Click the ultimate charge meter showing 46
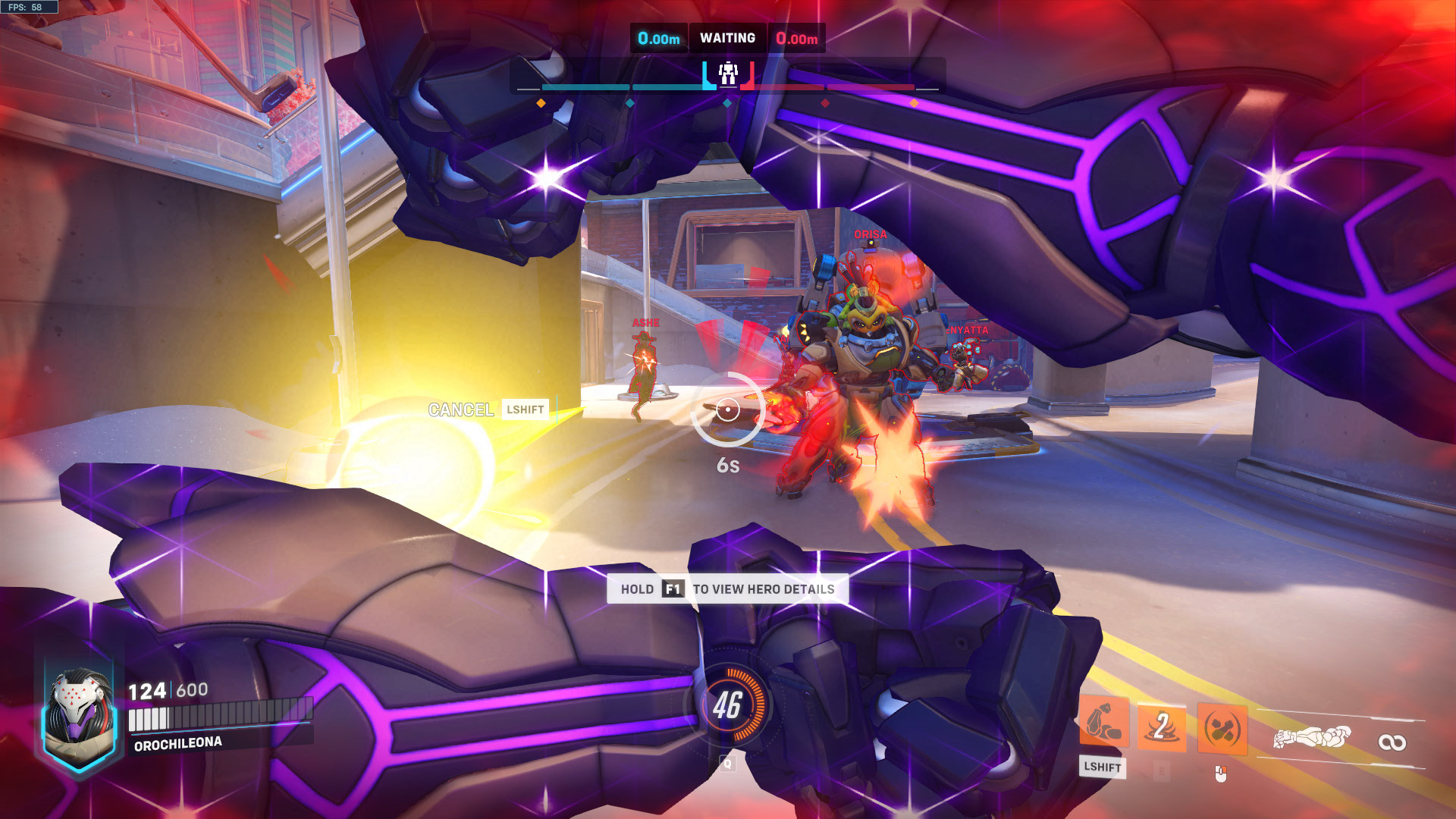 click(x=727, y=705)
